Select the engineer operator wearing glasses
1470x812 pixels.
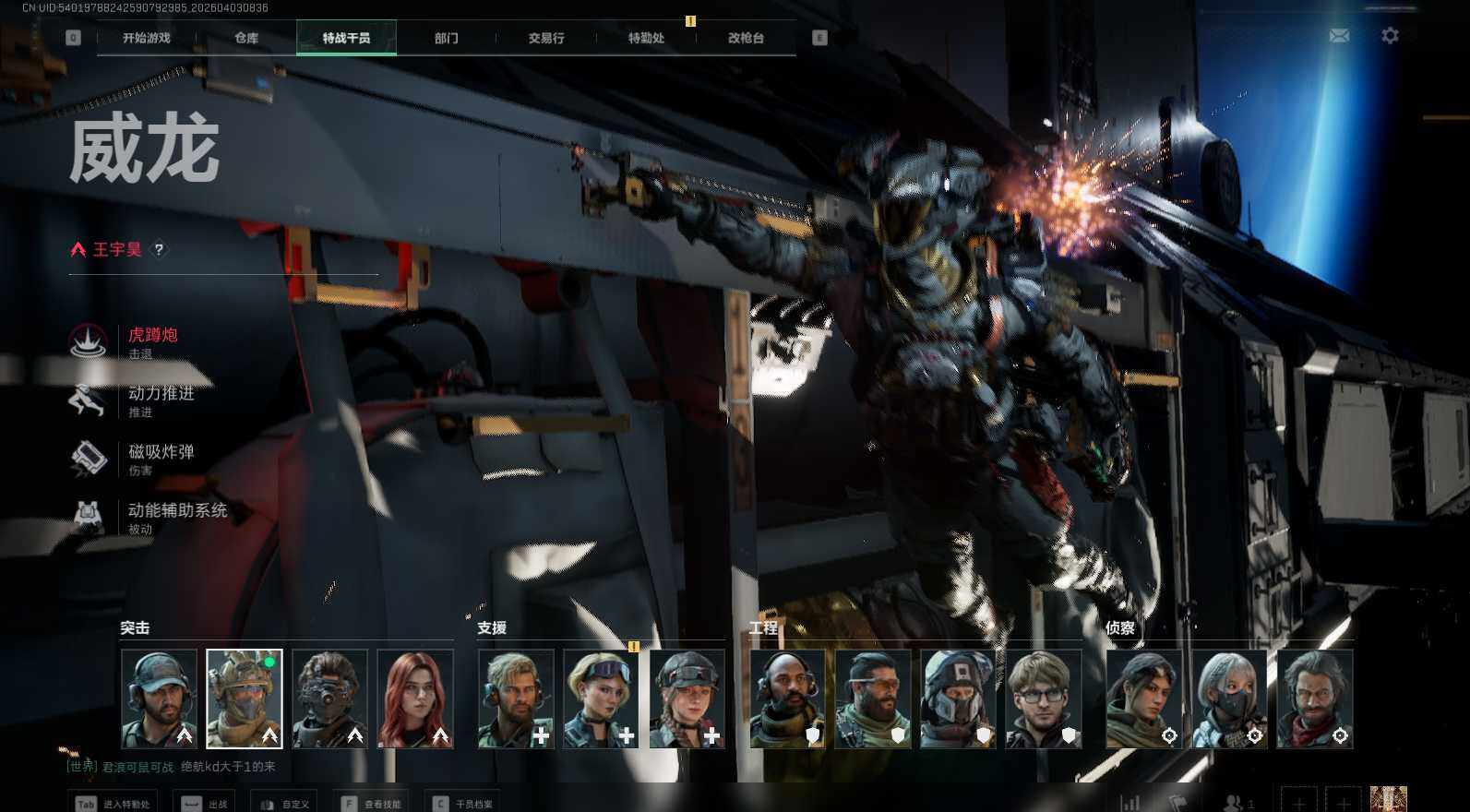pyautogui.click(x=1043, y=698)
